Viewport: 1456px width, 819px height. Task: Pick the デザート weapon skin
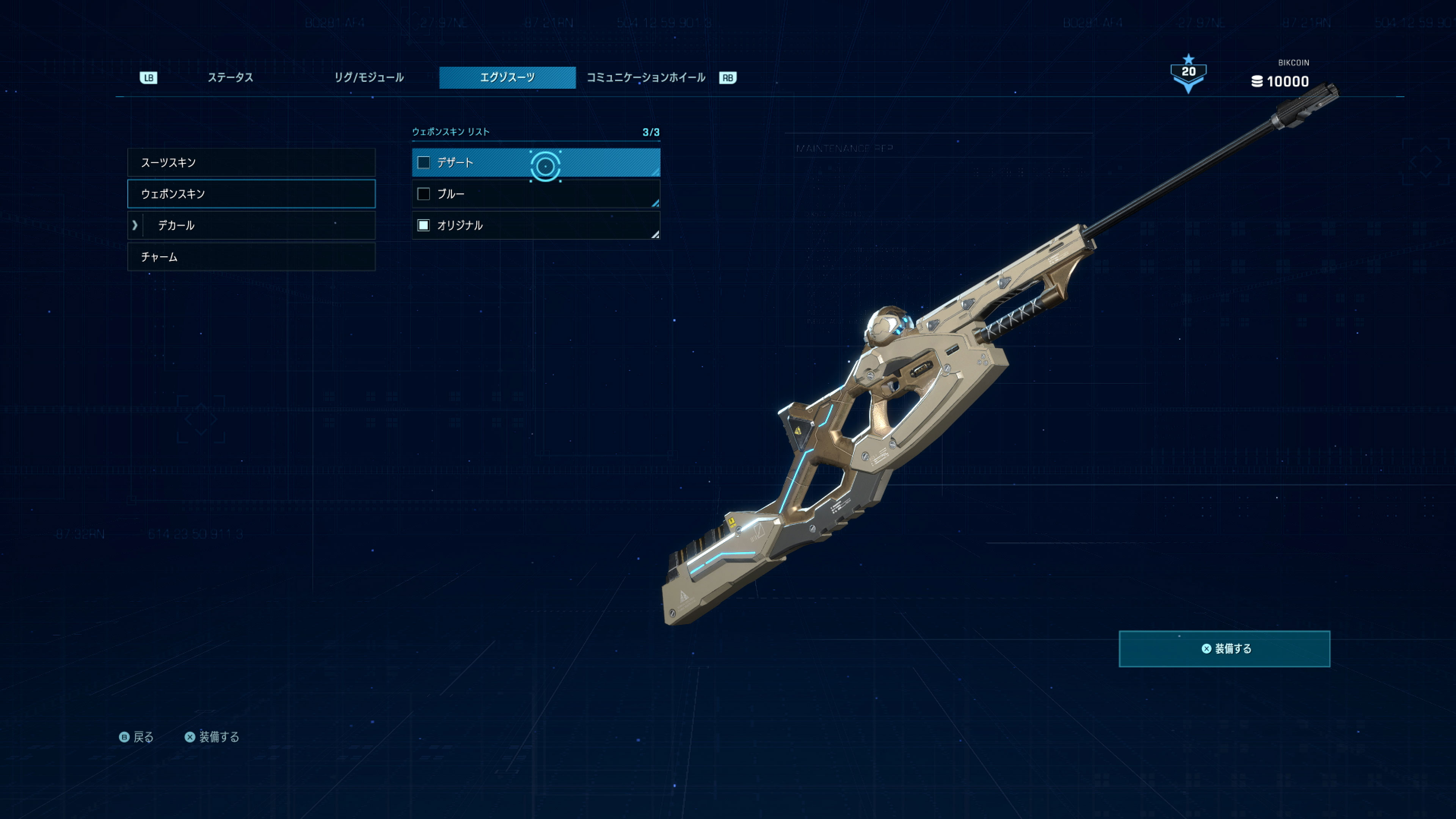pos(535,163)
